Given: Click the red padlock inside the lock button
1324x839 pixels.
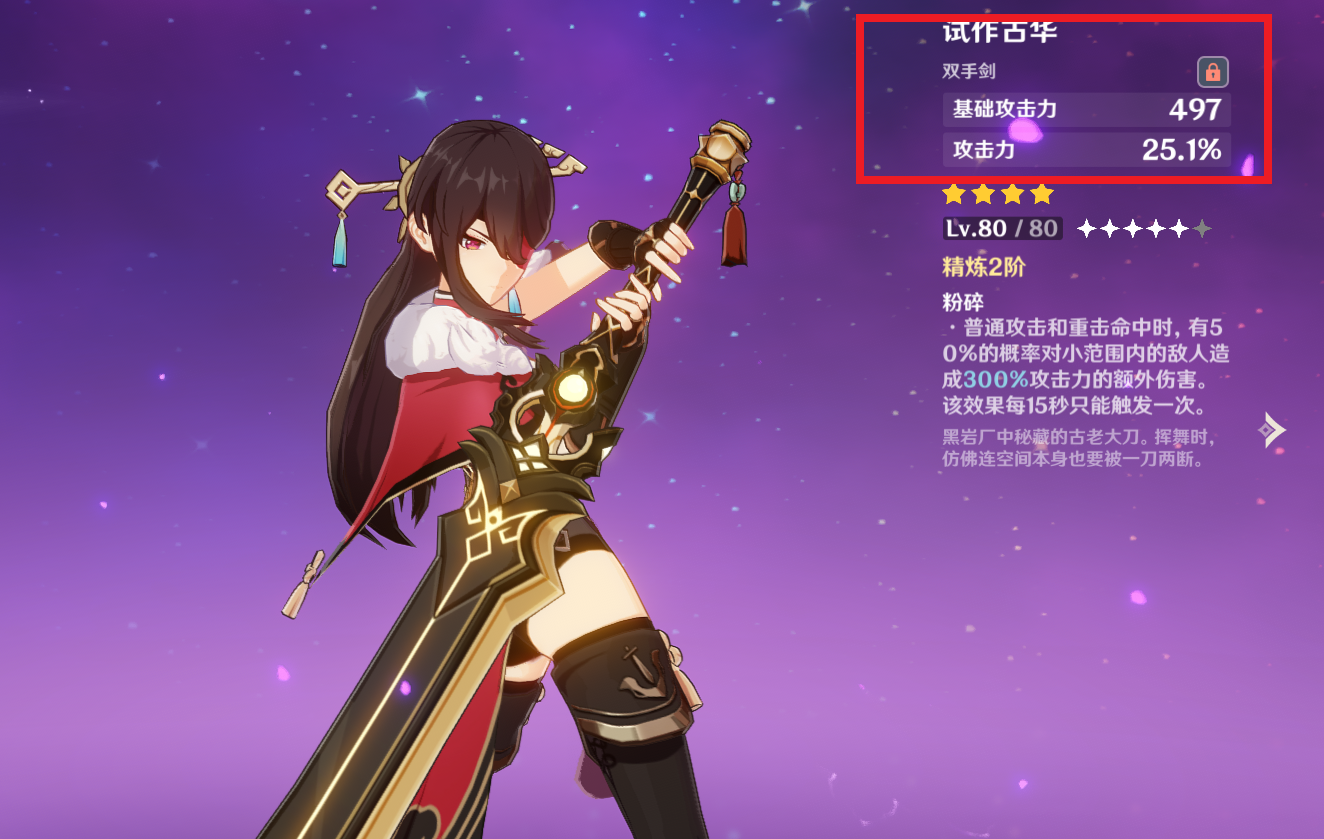Looking at the screenshot, I should tap(1212, 72).
